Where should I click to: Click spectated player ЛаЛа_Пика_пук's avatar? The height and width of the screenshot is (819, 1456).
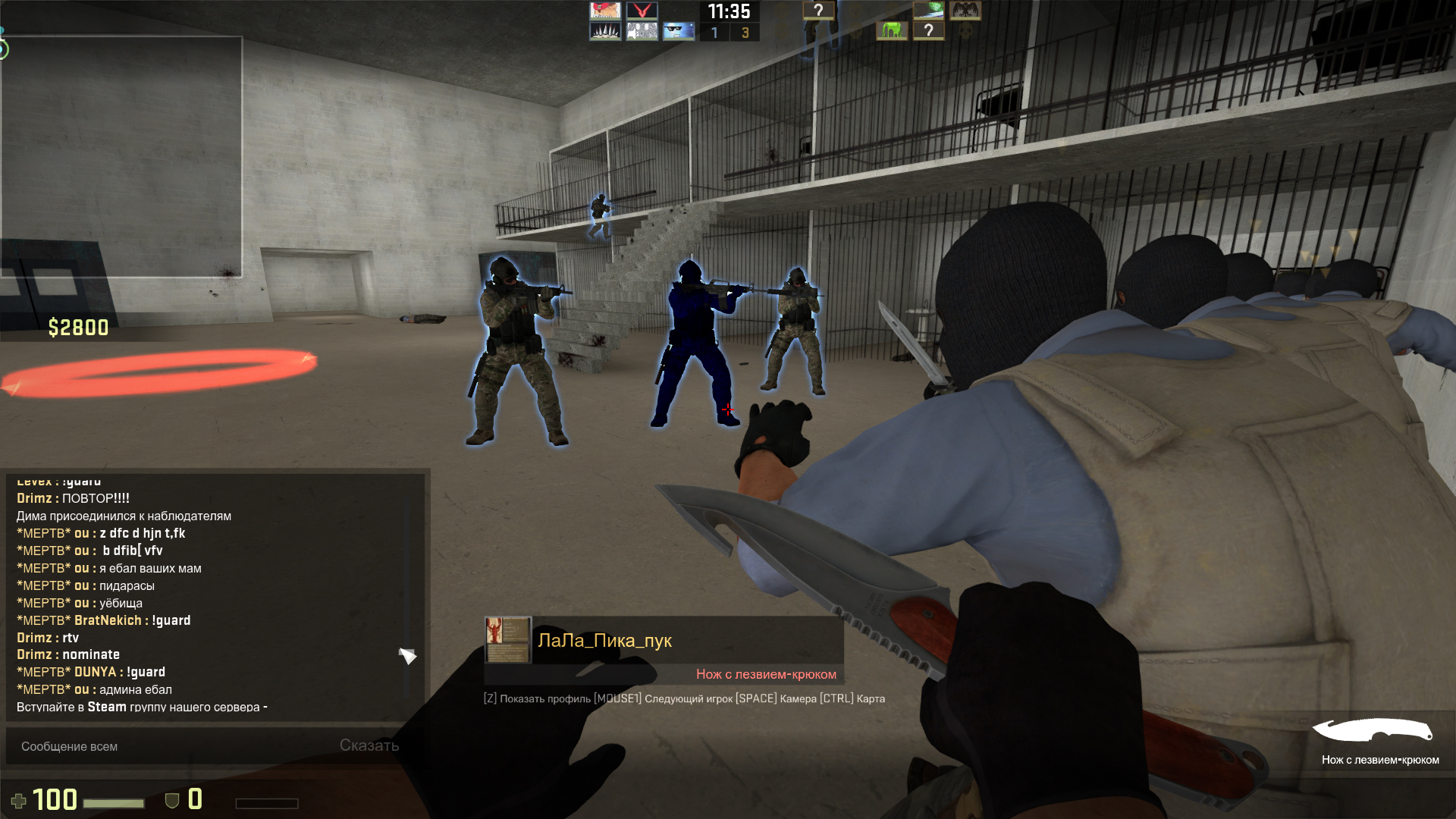tap(507, 640)
